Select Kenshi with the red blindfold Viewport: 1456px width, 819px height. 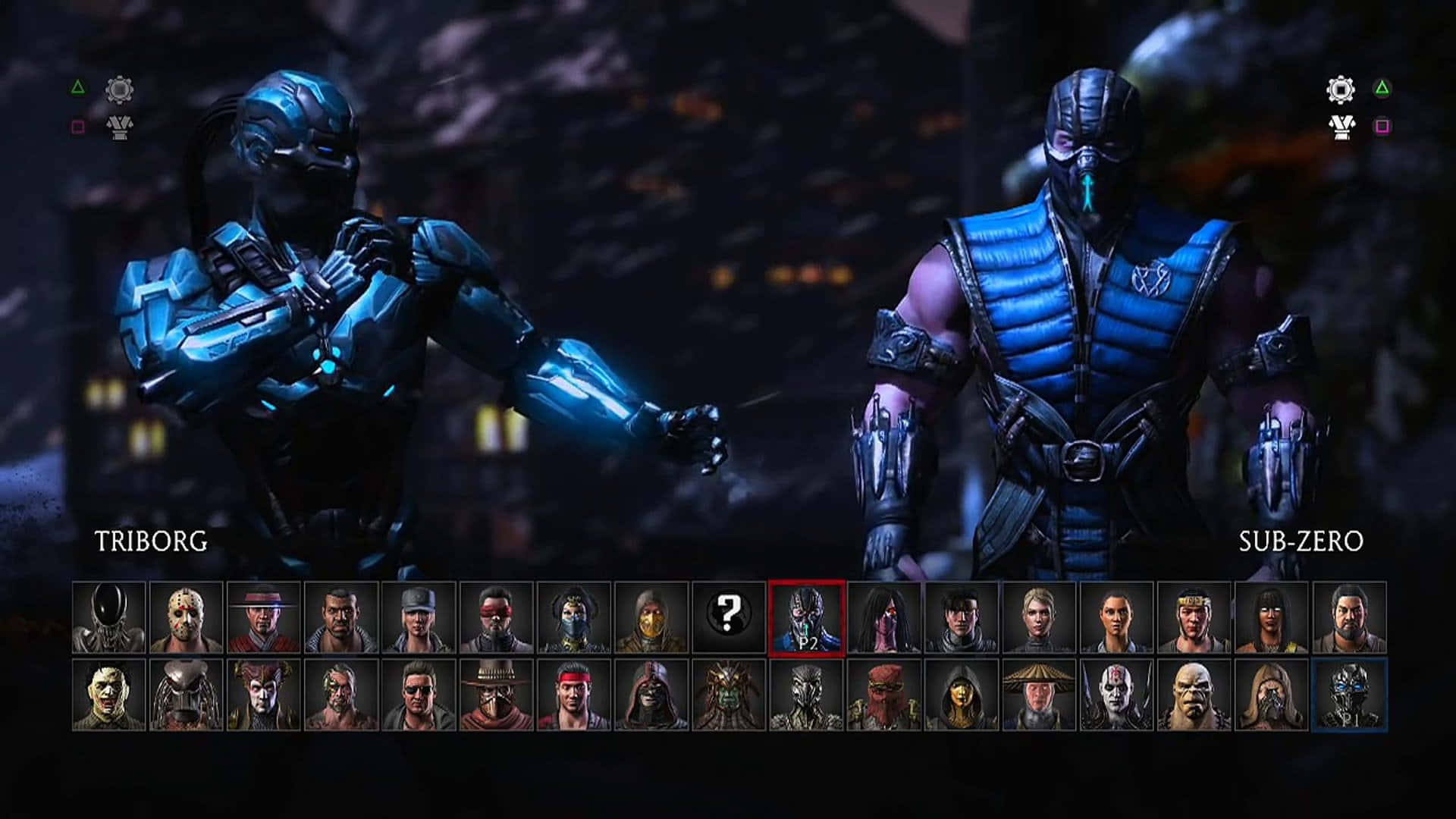tap(497, 617)
